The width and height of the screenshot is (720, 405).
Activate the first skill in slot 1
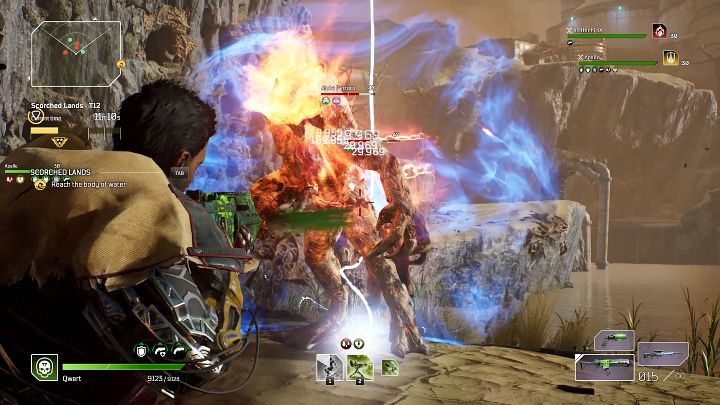point(329,367)
